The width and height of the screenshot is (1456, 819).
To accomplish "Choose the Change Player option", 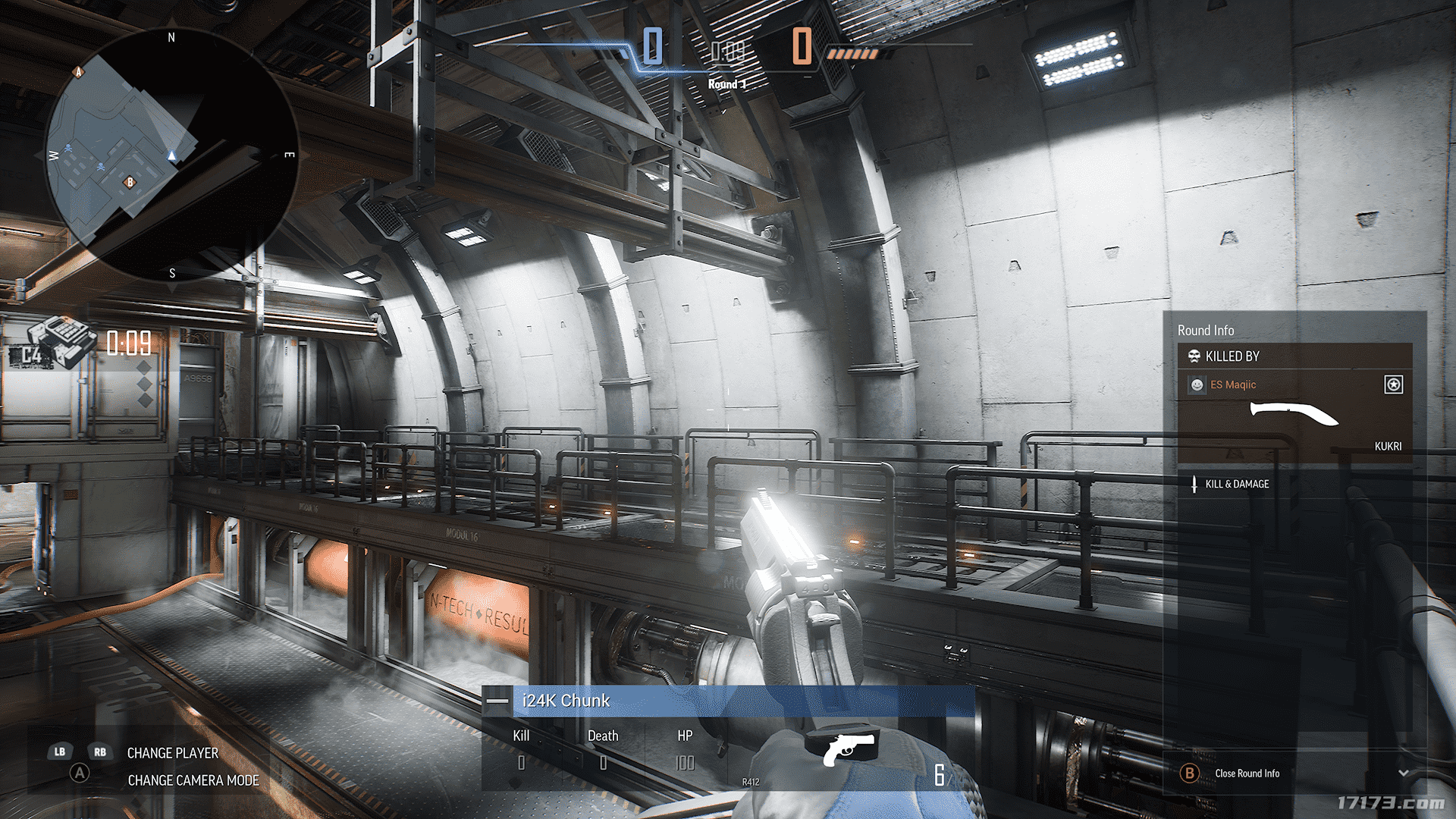I will point(172,753).
